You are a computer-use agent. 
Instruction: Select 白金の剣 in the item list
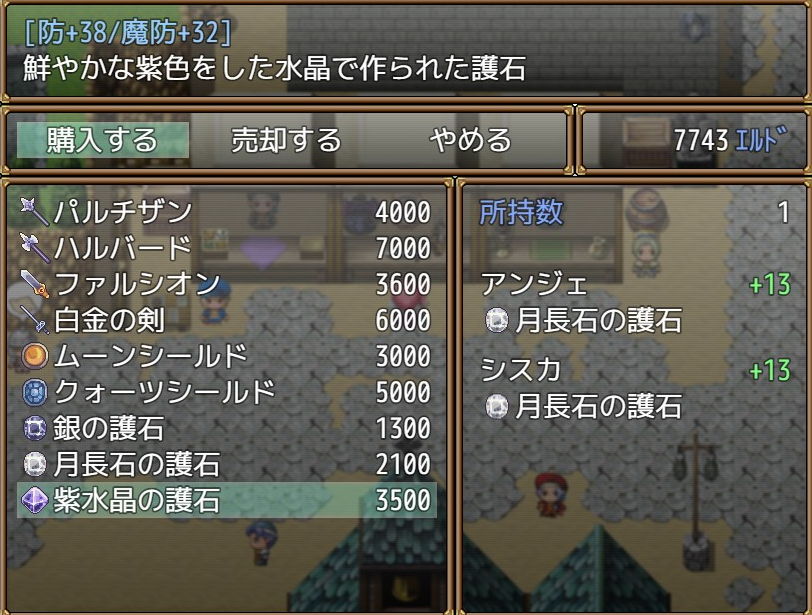click(x=226, y=320)
